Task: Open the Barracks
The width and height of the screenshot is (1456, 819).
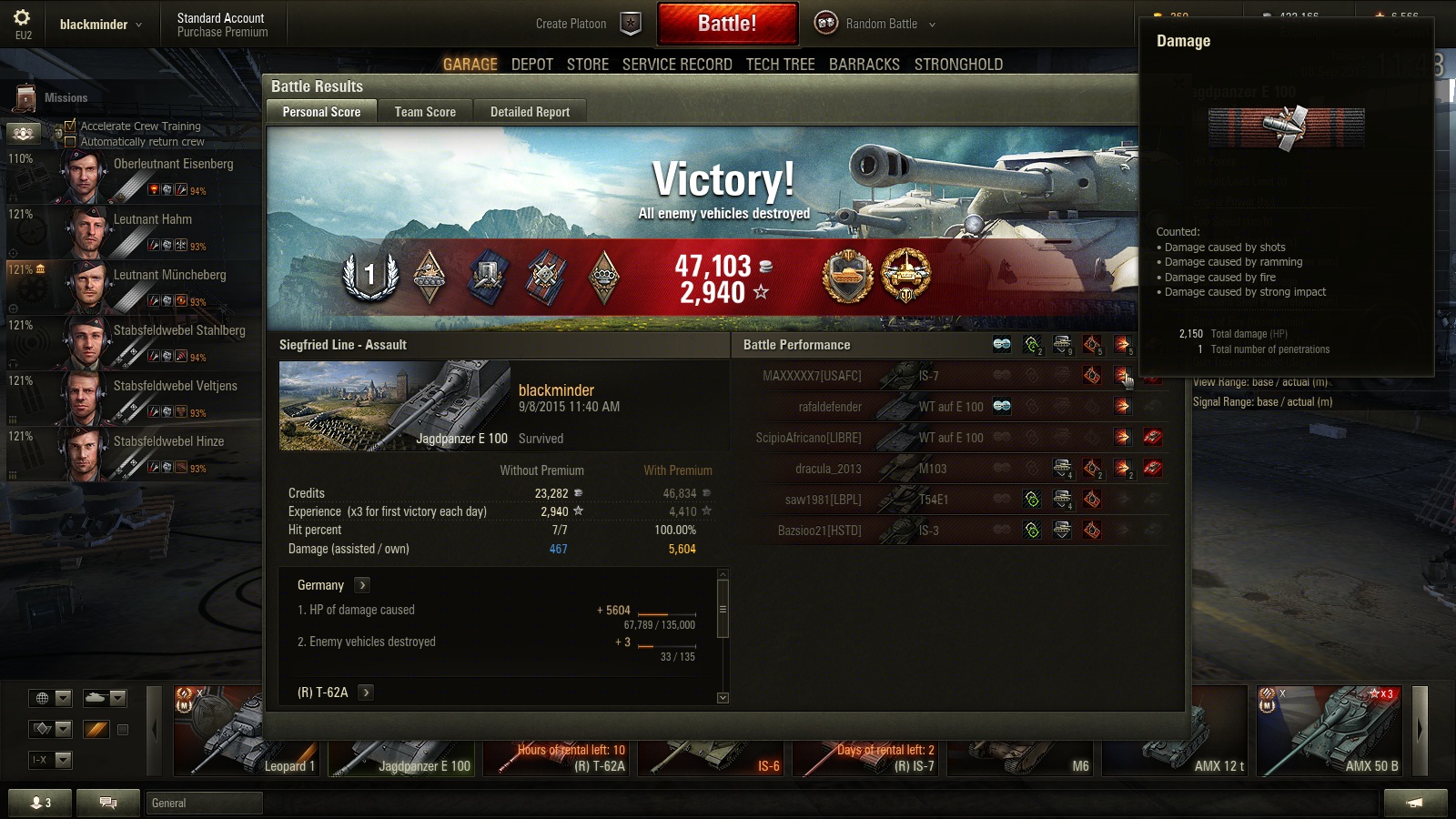Action: tap(864, 65)
